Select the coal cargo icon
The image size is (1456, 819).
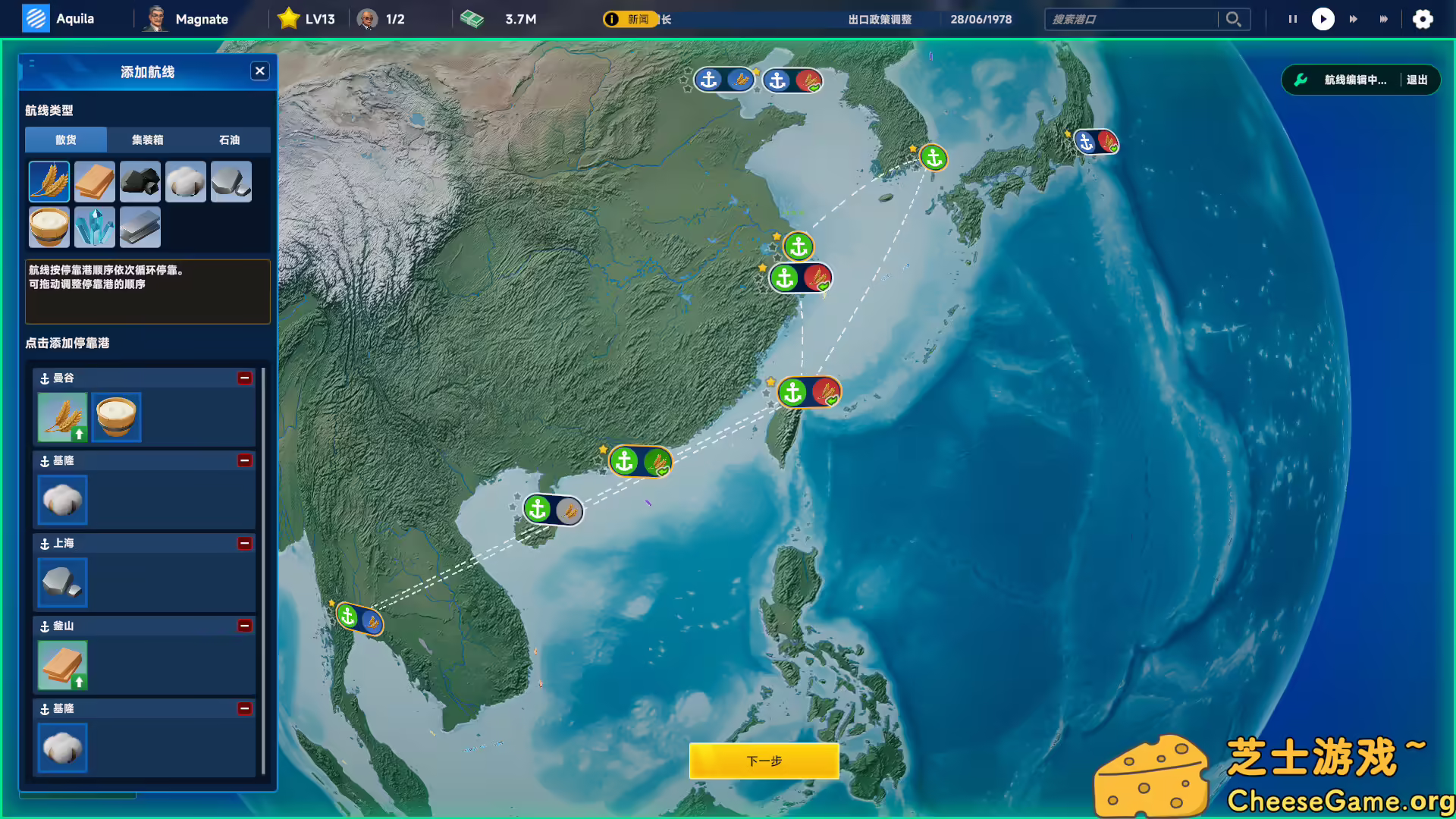(140, 181)
